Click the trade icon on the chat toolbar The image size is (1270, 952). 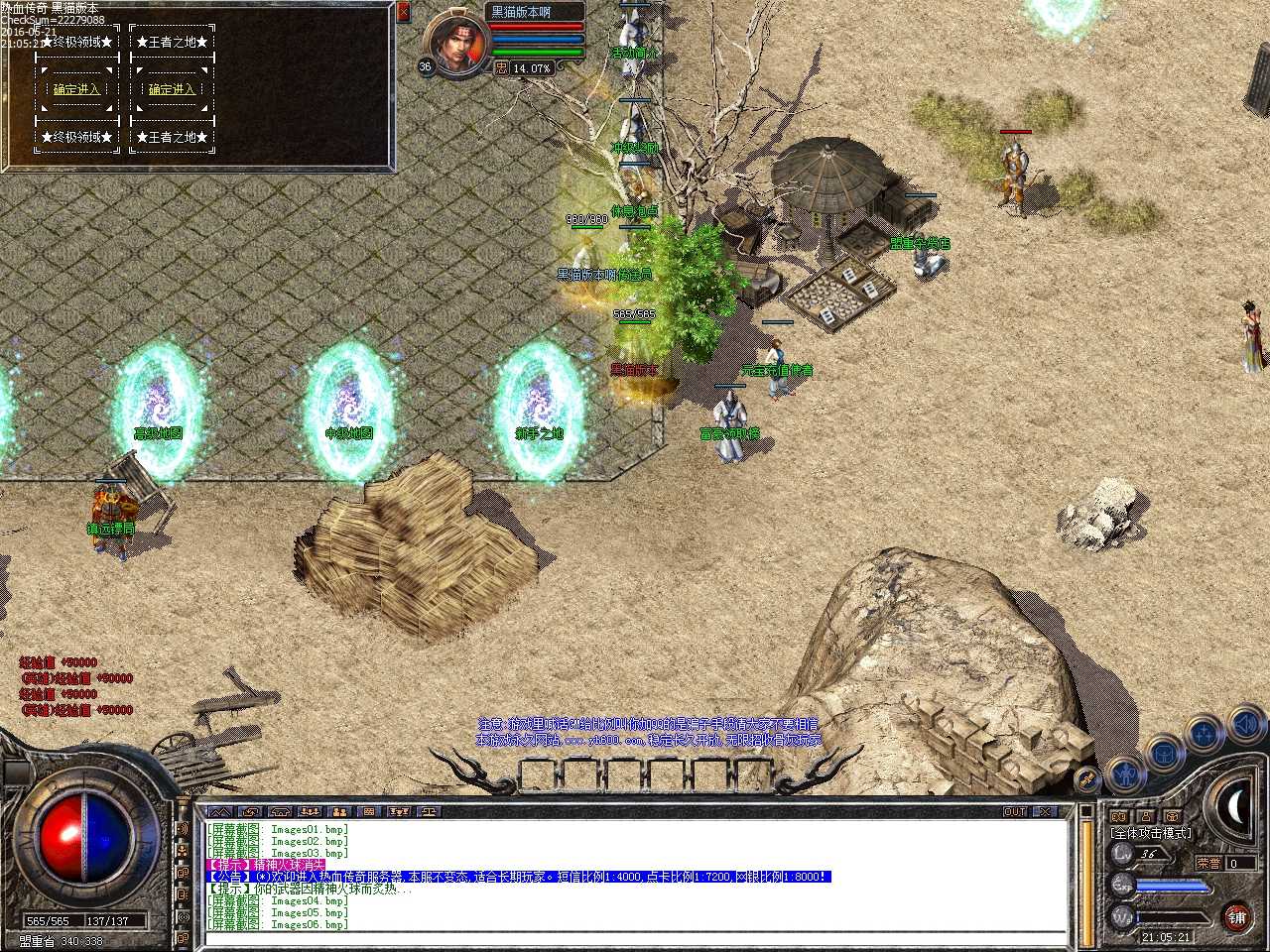tap(427, 811)
